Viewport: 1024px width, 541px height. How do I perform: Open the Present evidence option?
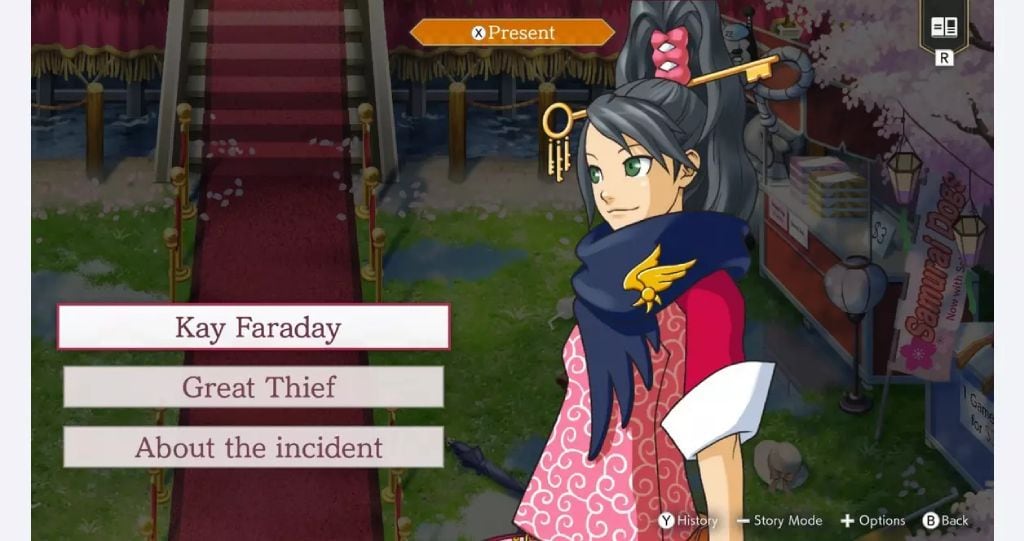[x=512, y=33]
